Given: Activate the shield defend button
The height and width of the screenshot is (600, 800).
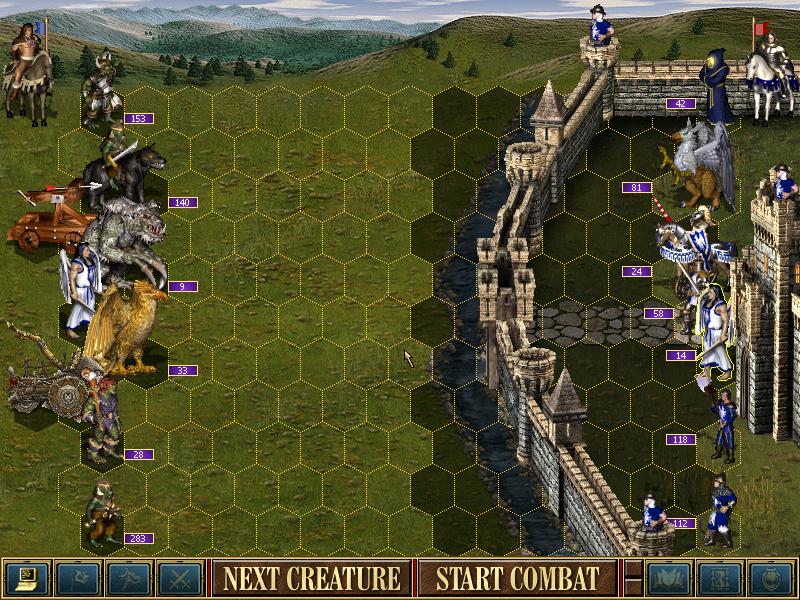Looking at the screenshot, I should click(771, 578).
